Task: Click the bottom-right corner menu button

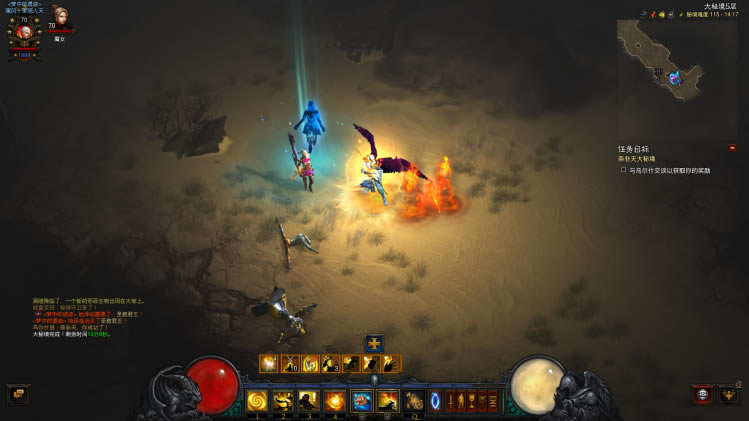Action: [731, 394]
